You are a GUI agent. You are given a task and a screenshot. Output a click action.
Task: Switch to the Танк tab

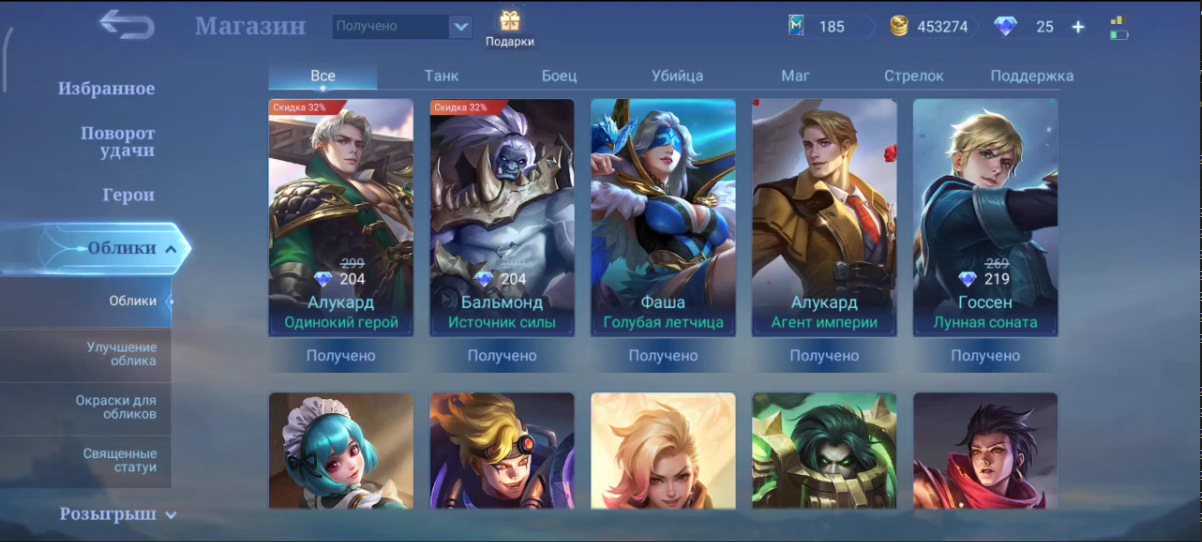441,76
